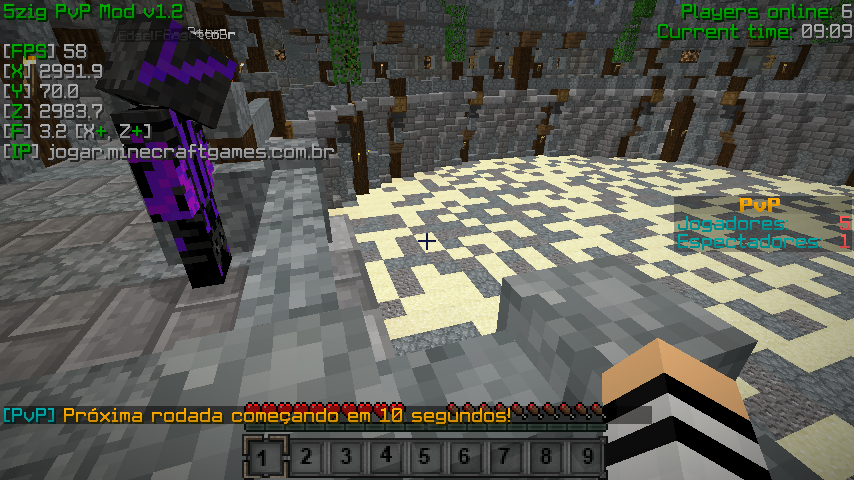Select the last hotbar slot, number 9
Screen dimensions: 854x480
tap(586, 458)
